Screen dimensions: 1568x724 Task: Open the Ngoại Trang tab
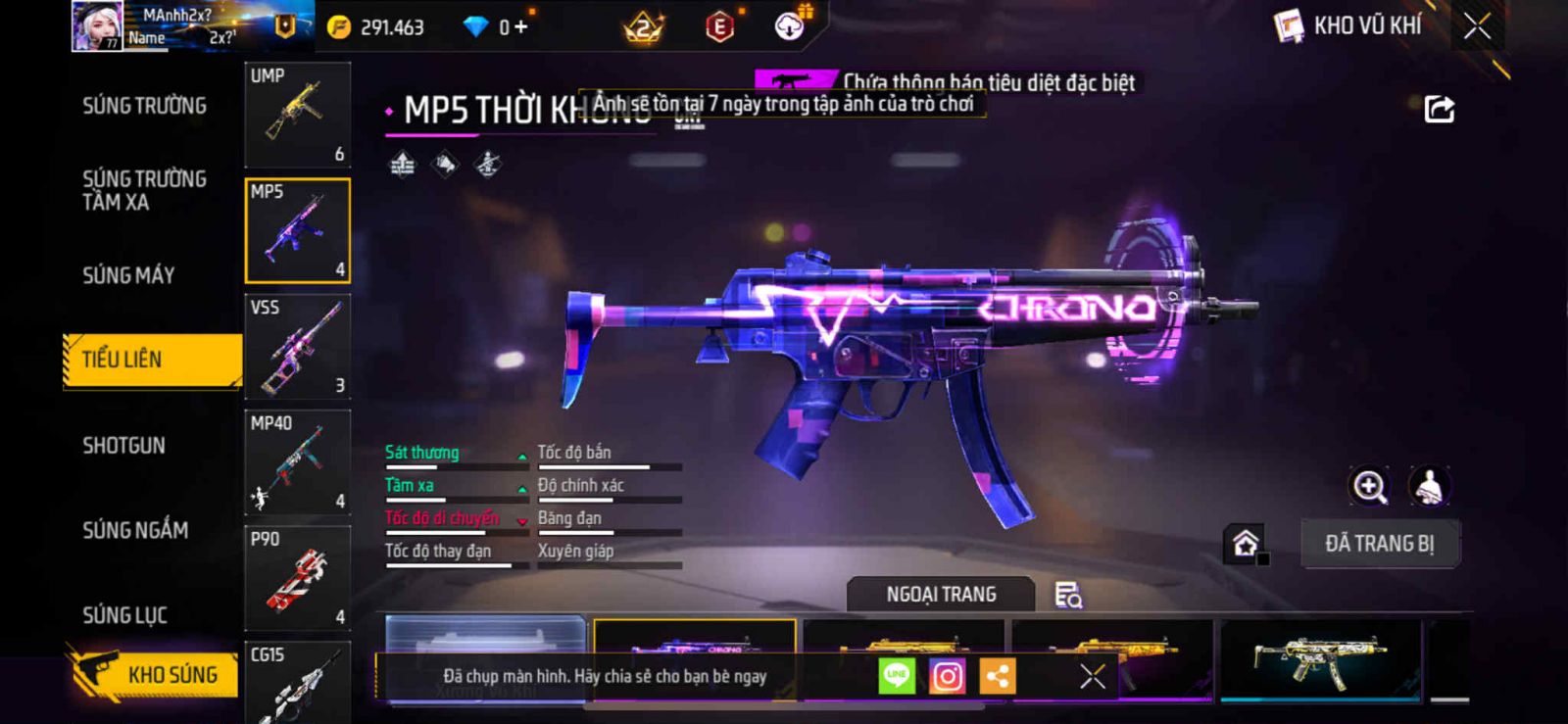(941, 595)
